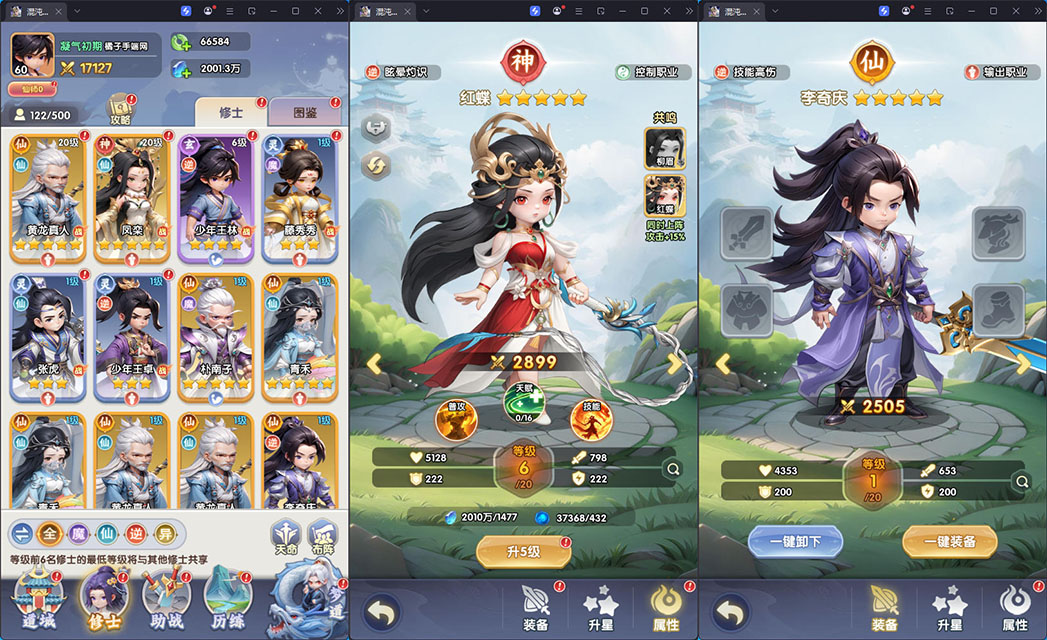Open the 天命 destiny button
This screenshot has height=640, width=1047.
tap(286, 537)
